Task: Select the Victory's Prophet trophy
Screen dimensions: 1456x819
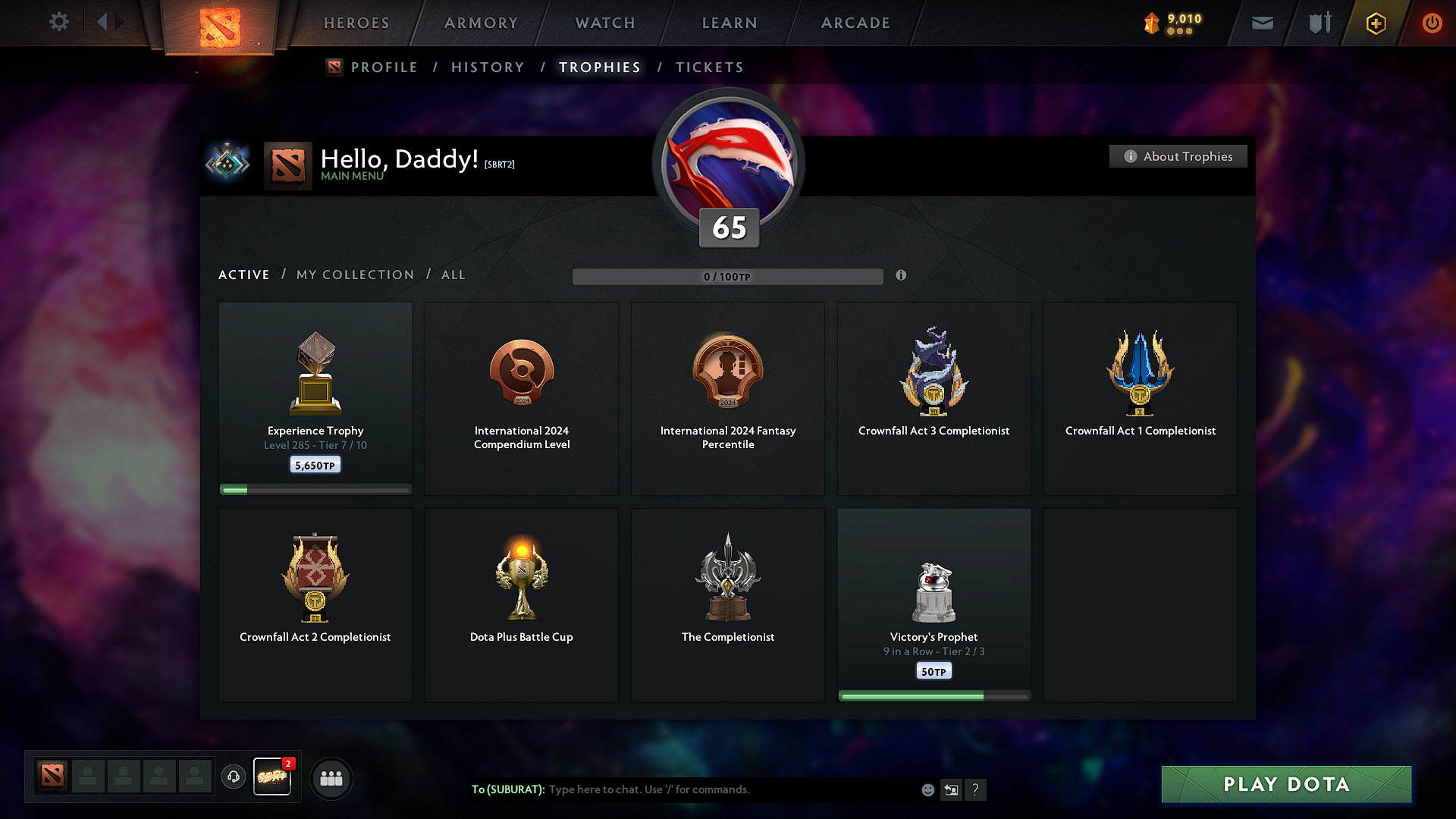Action: click(934, 599)
